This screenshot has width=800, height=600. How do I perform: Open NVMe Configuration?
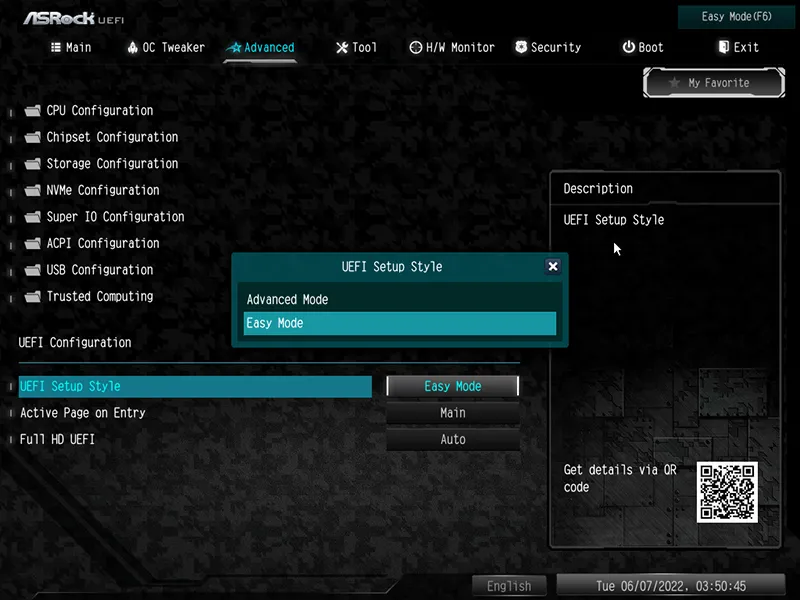(x=102, y=190)
